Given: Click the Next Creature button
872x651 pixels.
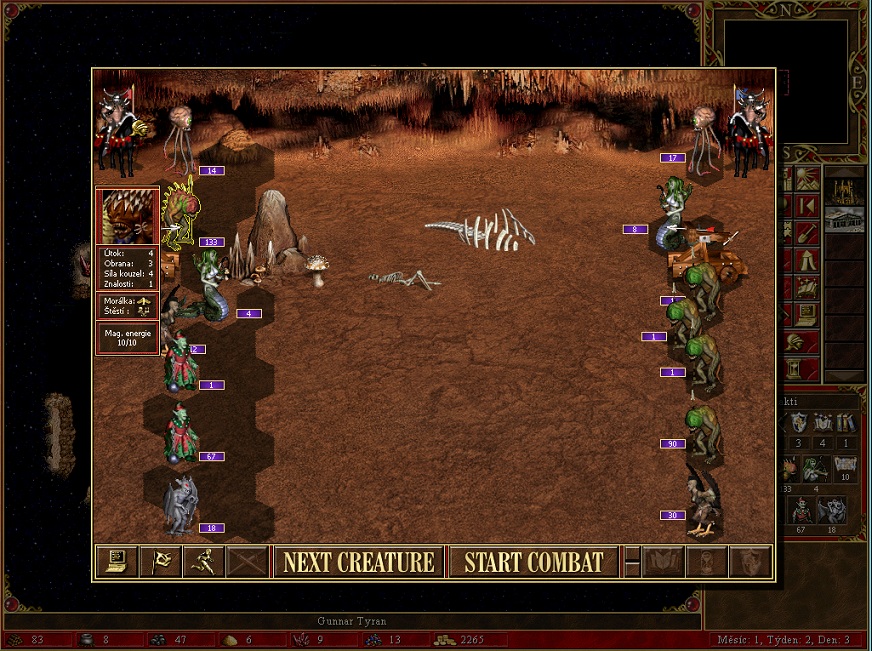Looking at the screenshot, I should 359,562.
